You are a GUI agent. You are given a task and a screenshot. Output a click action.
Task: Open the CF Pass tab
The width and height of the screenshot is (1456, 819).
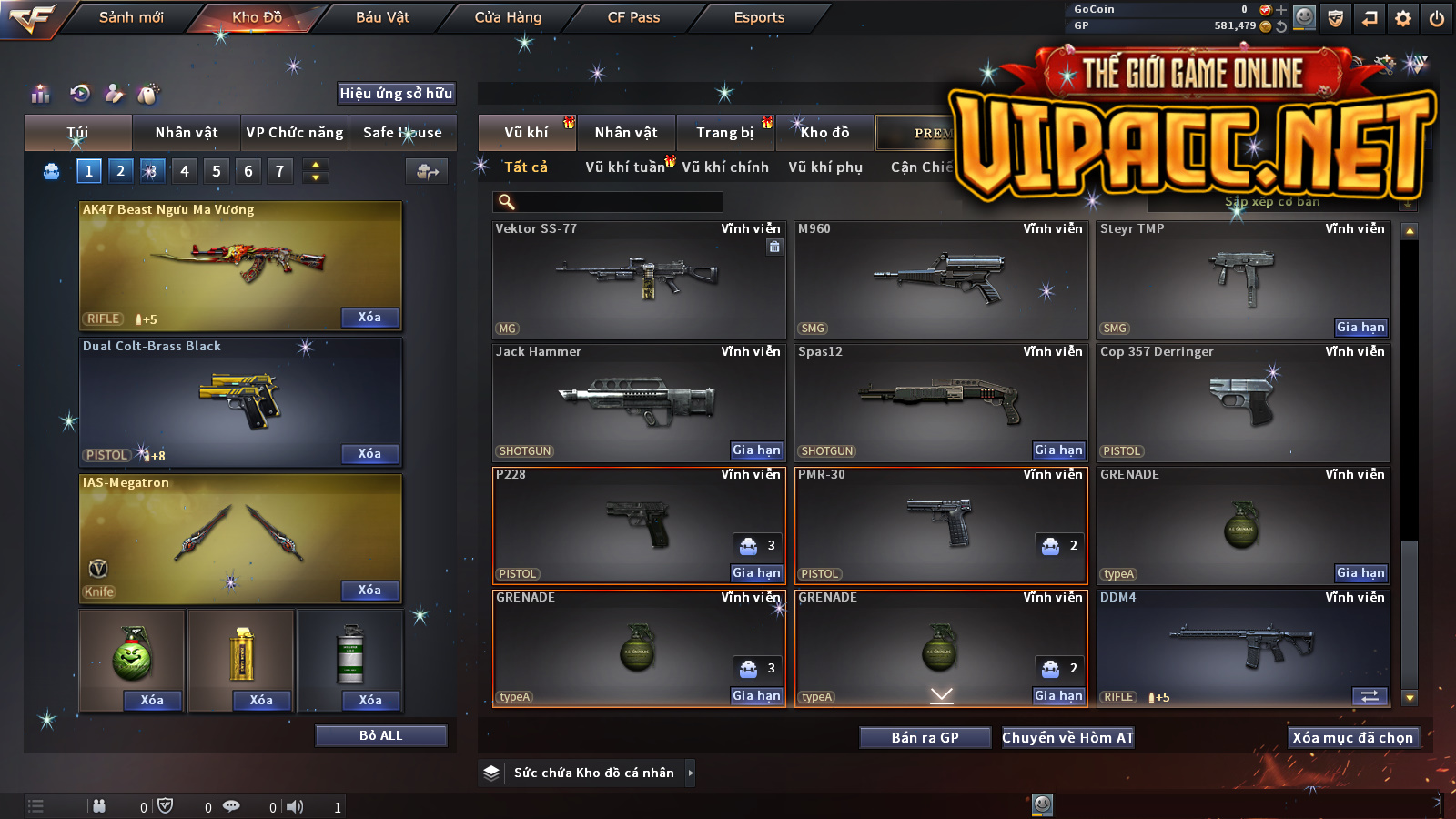tap(633, 17)
